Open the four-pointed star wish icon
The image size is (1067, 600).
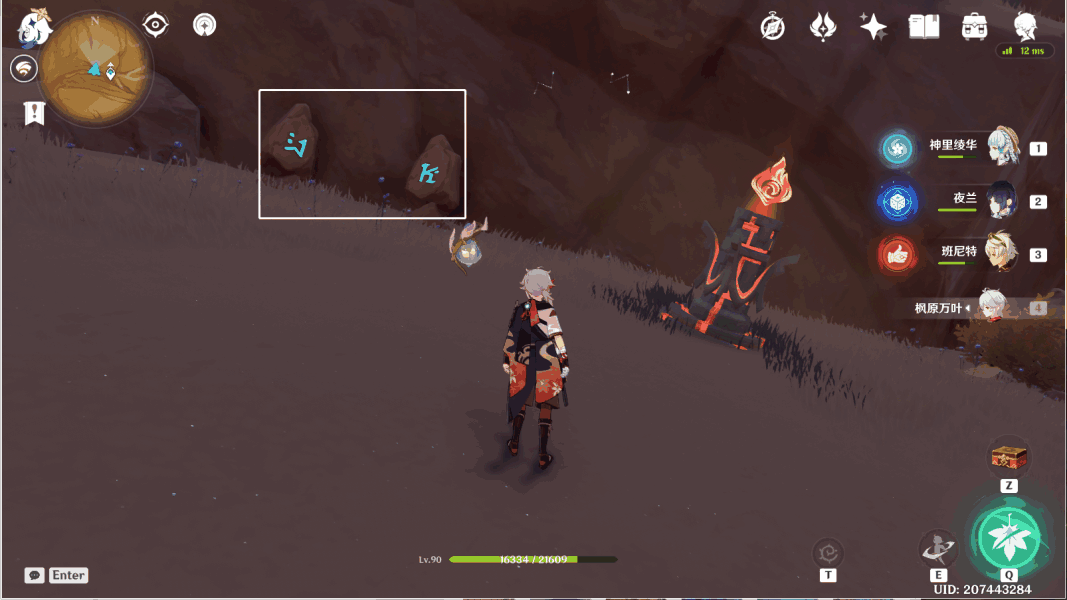tap(873, 27)
